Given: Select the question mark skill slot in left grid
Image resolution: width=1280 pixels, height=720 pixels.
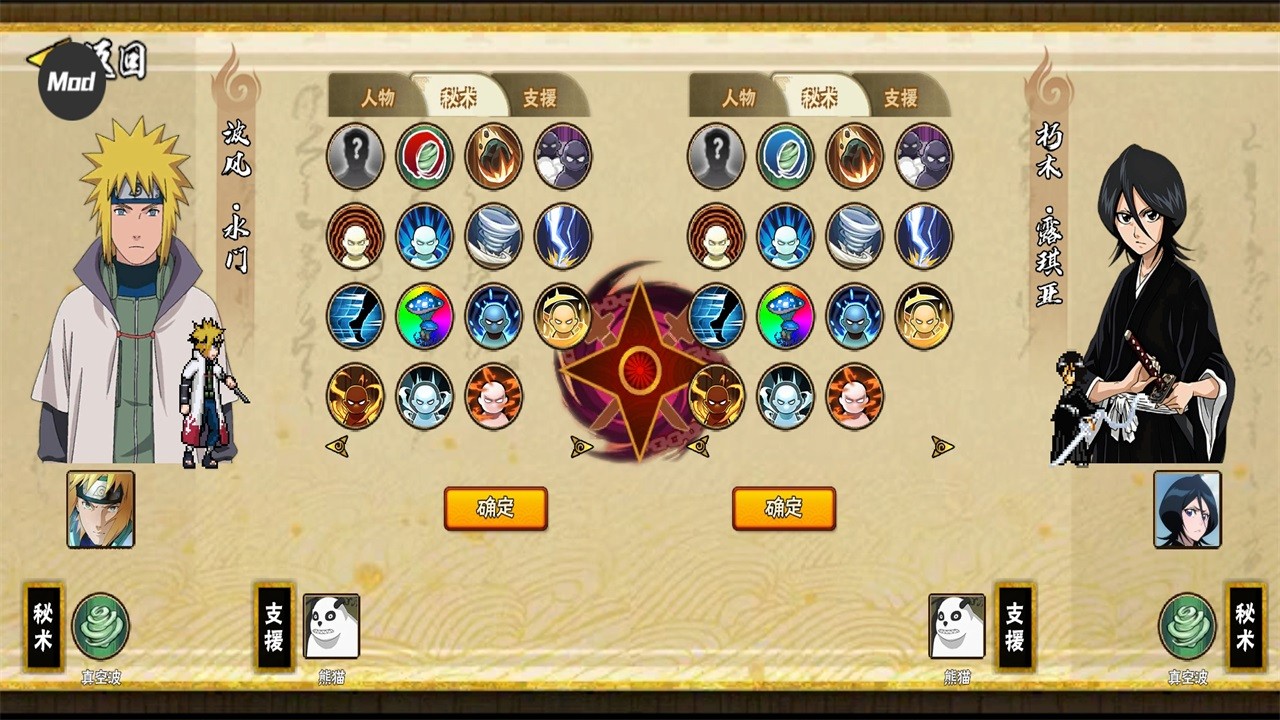Looking at the screenshot, I should click(355, 156).
